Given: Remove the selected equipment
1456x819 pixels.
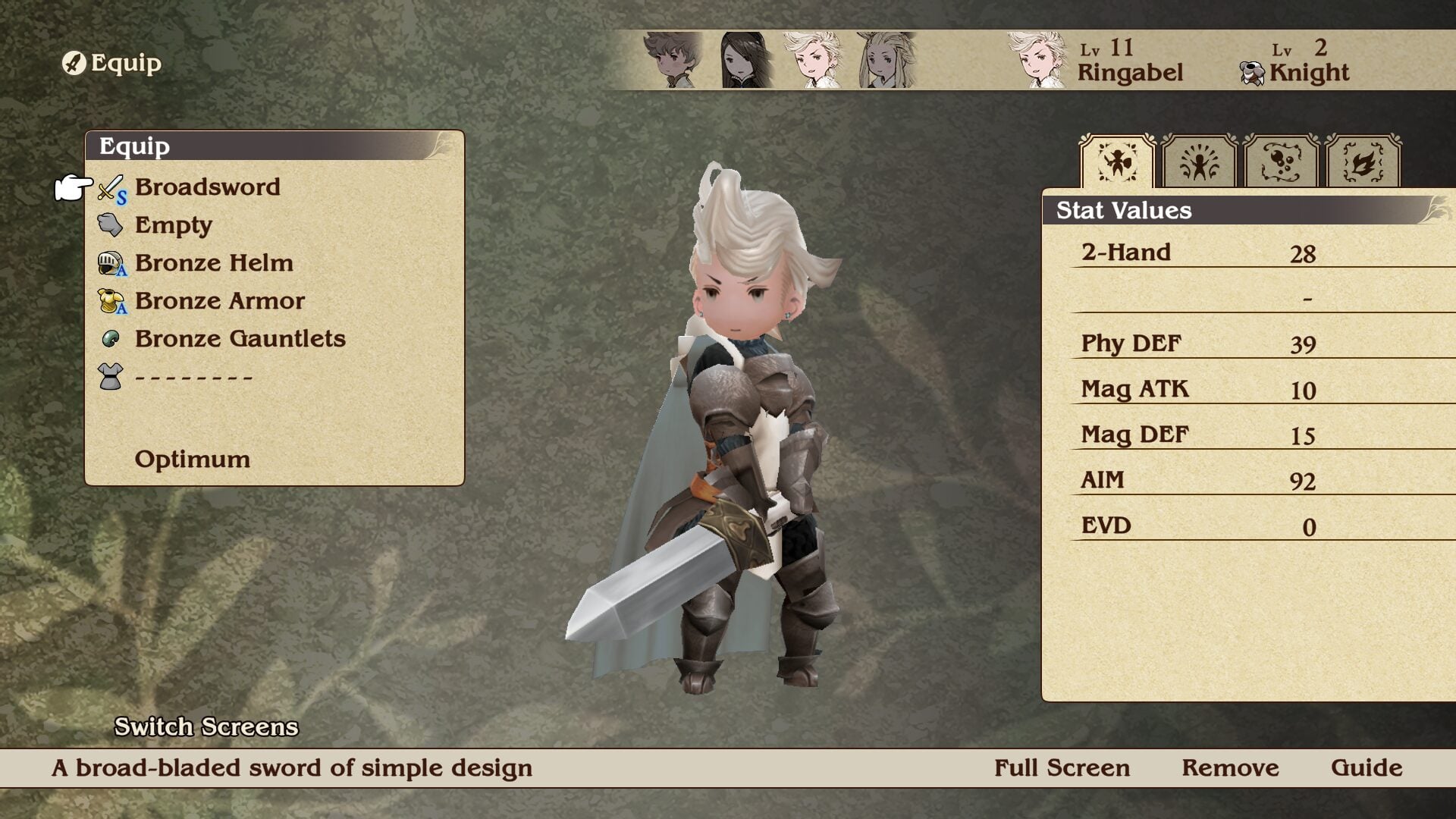Looking at the screenshot, I should click(1230, 768).
